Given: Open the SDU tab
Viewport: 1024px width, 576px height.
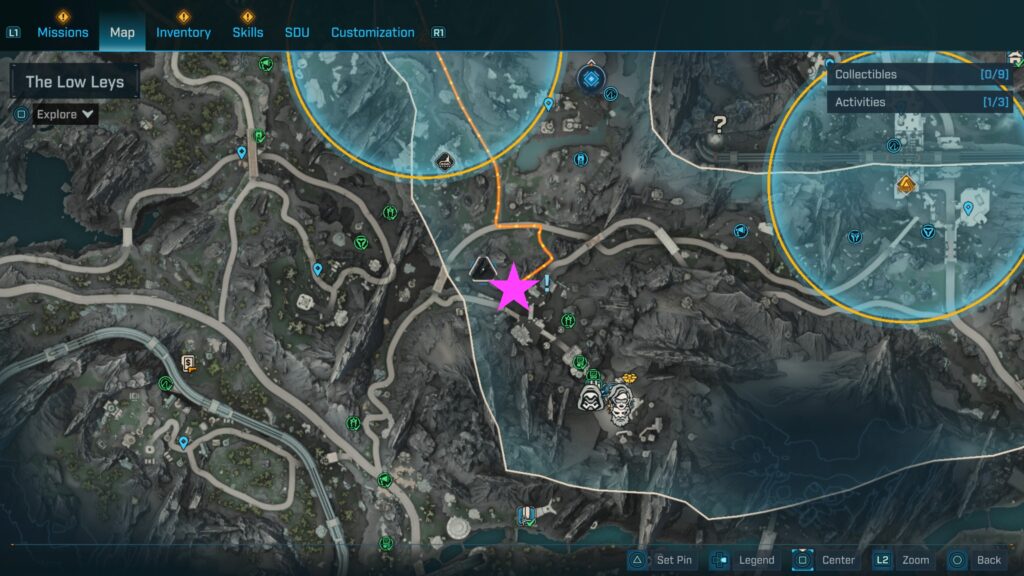Looking at the screenshot, I should coord(297,32).
